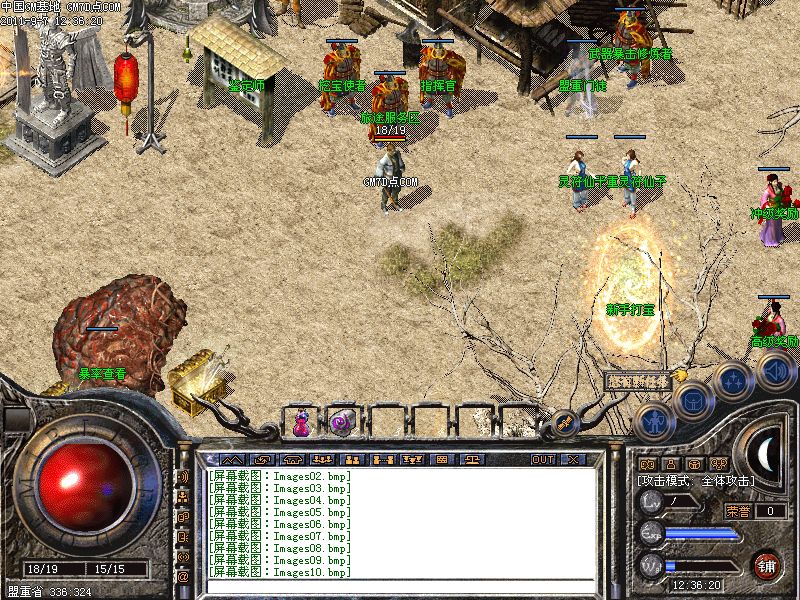
Task: Click the X button above the chat box
Action: tap(573, 459)
